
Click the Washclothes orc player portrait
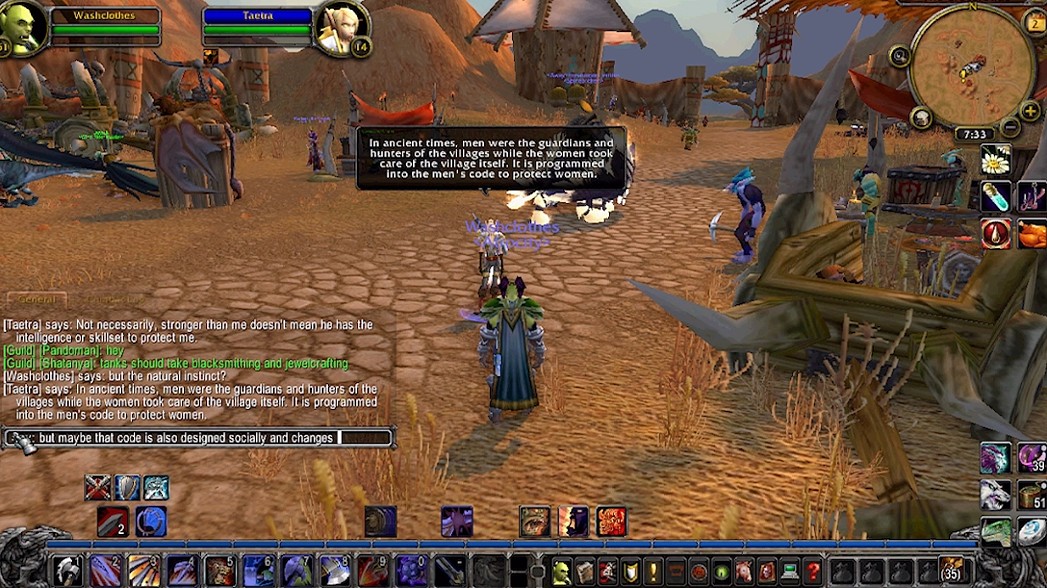[x=22, y=27]
